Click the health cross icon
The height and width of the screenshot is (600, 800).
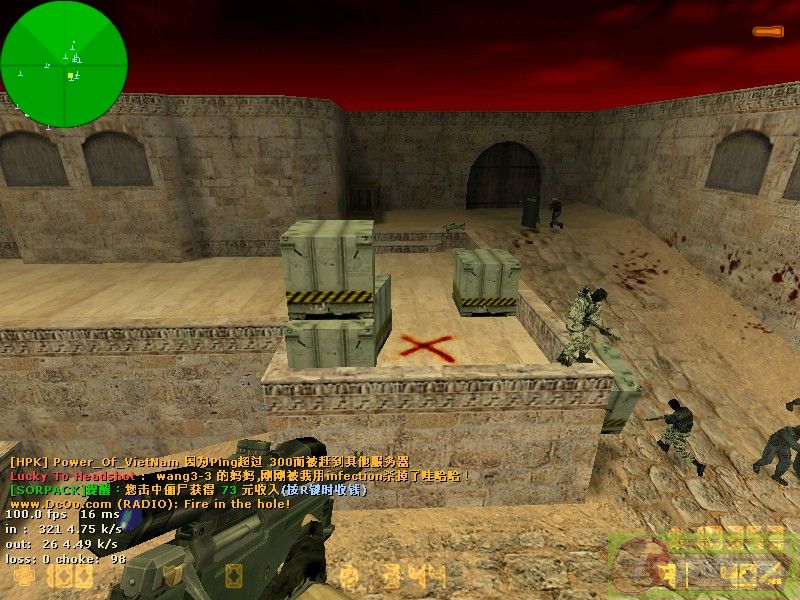[22, 577]
